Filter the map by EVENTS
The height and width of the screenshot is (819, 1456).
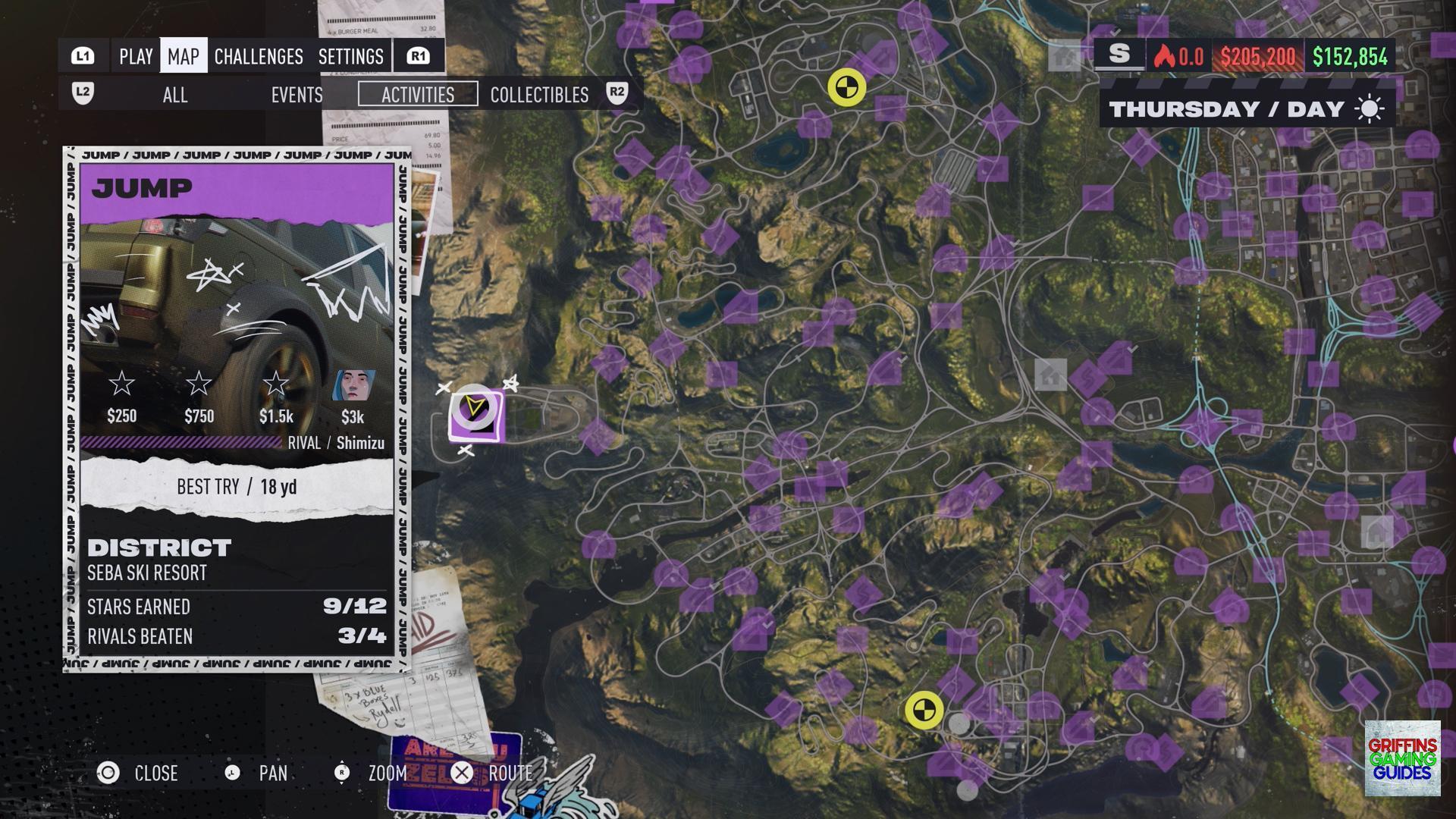(297, 95)
